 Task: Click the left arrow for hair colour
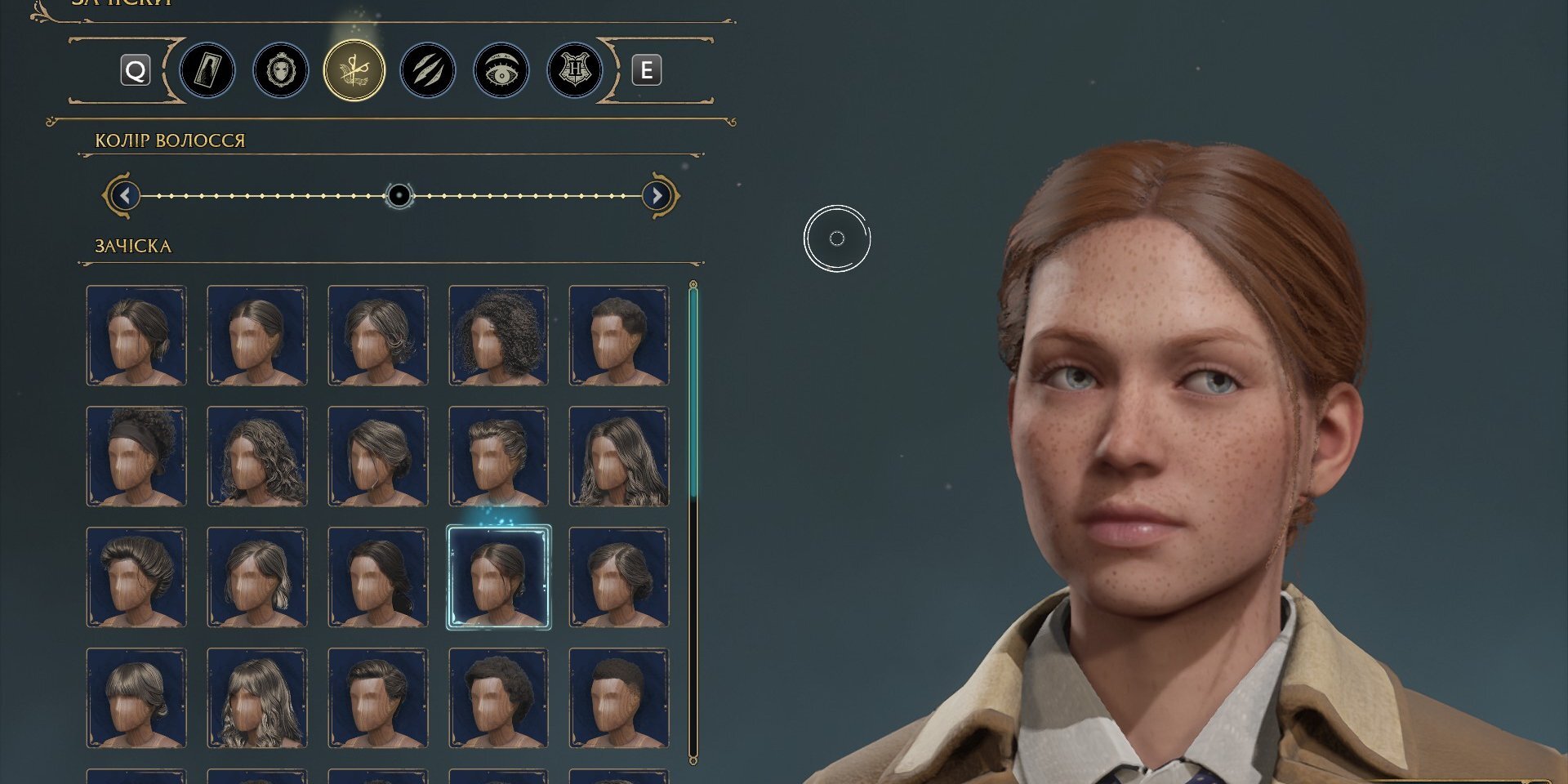click(x=124, y=196)
